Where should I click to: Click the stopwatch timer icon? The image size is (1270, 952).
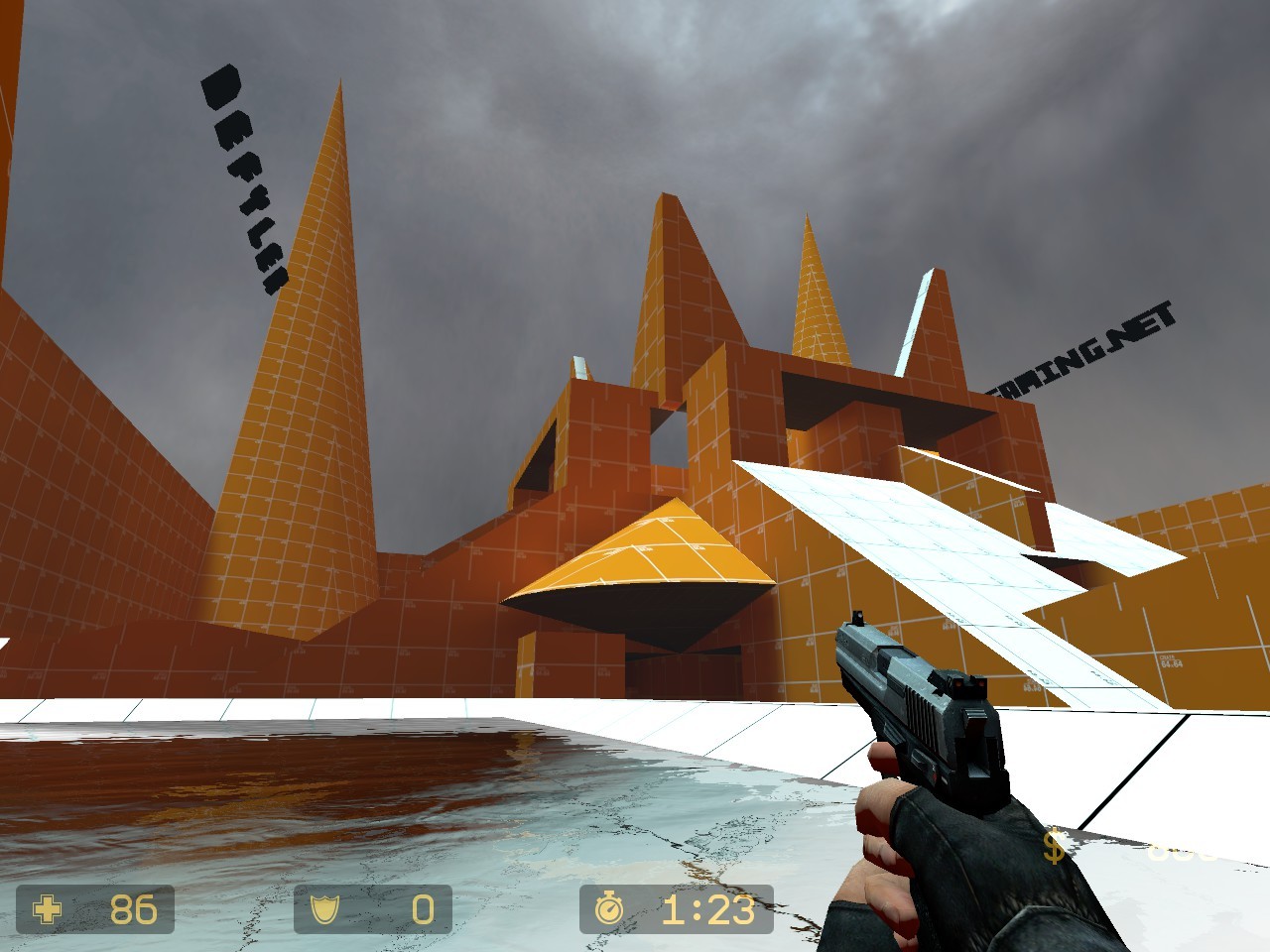click(610, 905)
